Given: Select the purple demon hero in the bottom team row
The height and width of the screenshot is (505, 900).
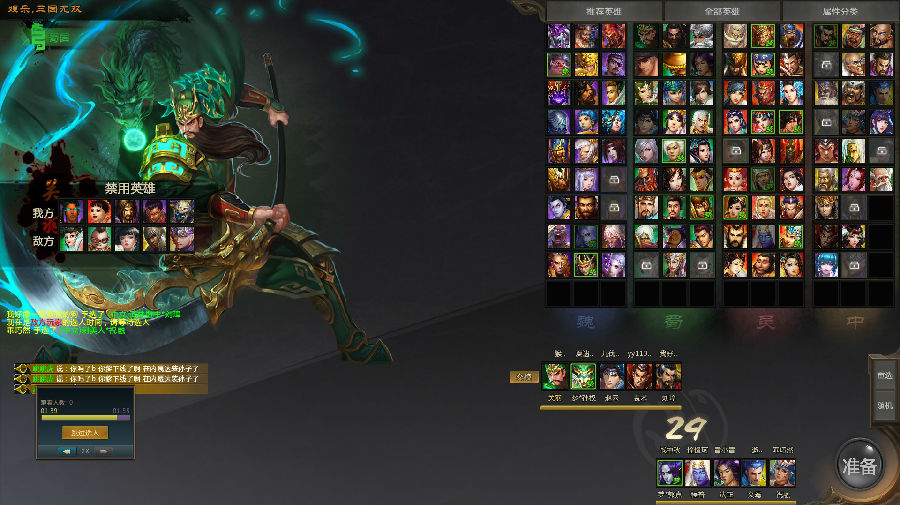Looking at the screenshot, I should 669,473.
